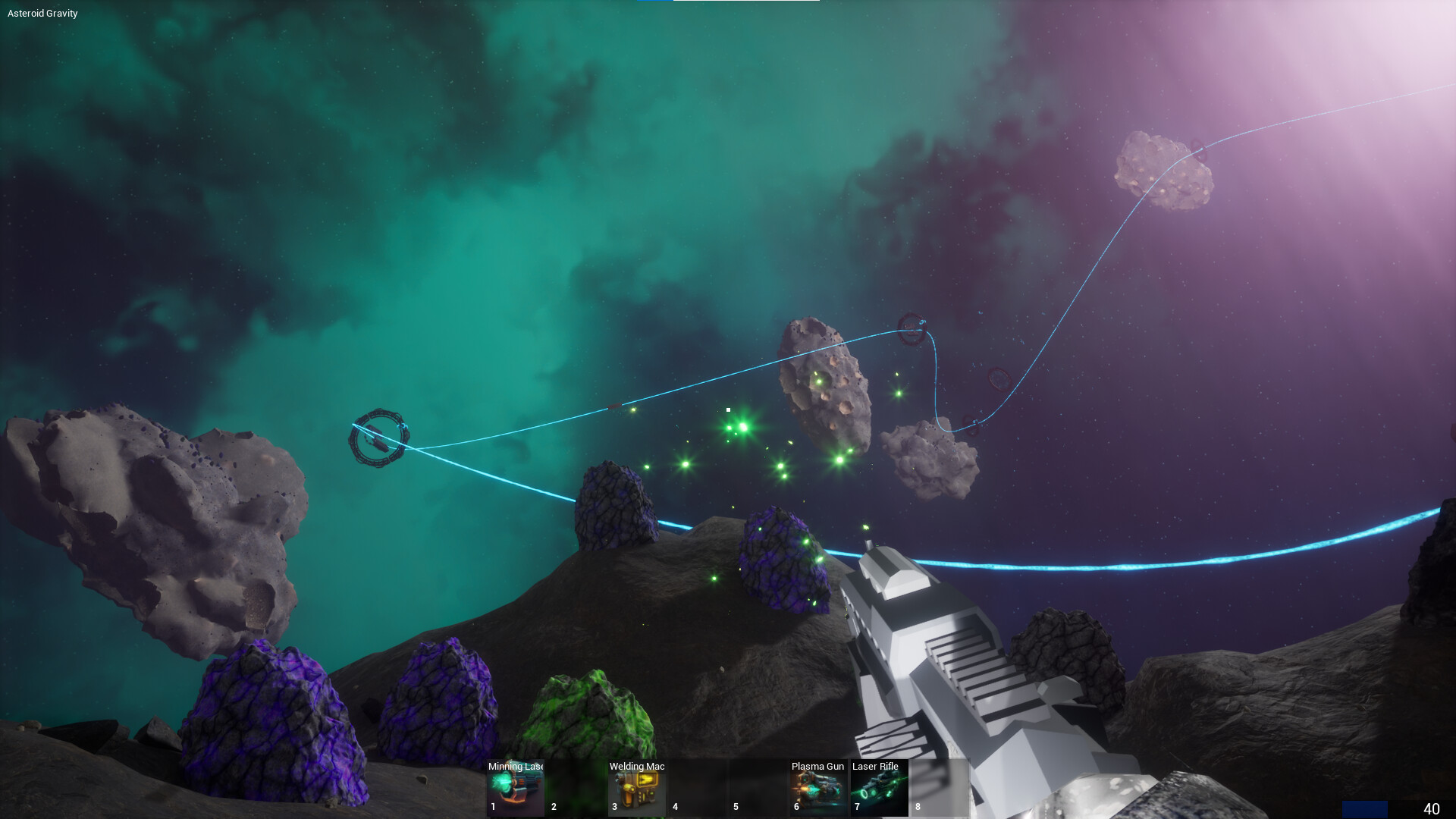
Task: Select the Plasma Gun in hotbar slot 6
Action: point(817,787)
